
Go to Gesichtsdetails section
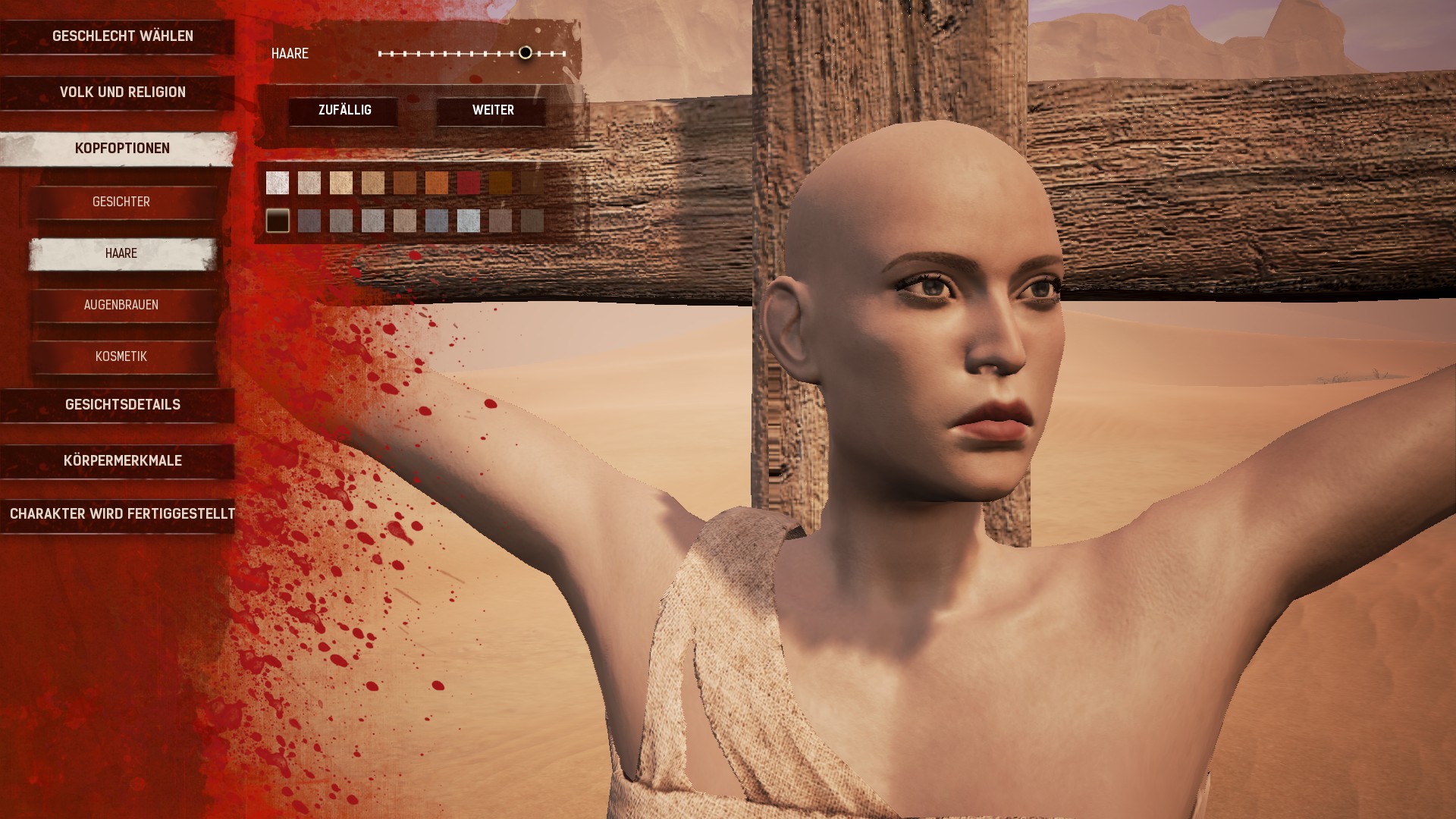pyautogui.click(x=122, y=405)
